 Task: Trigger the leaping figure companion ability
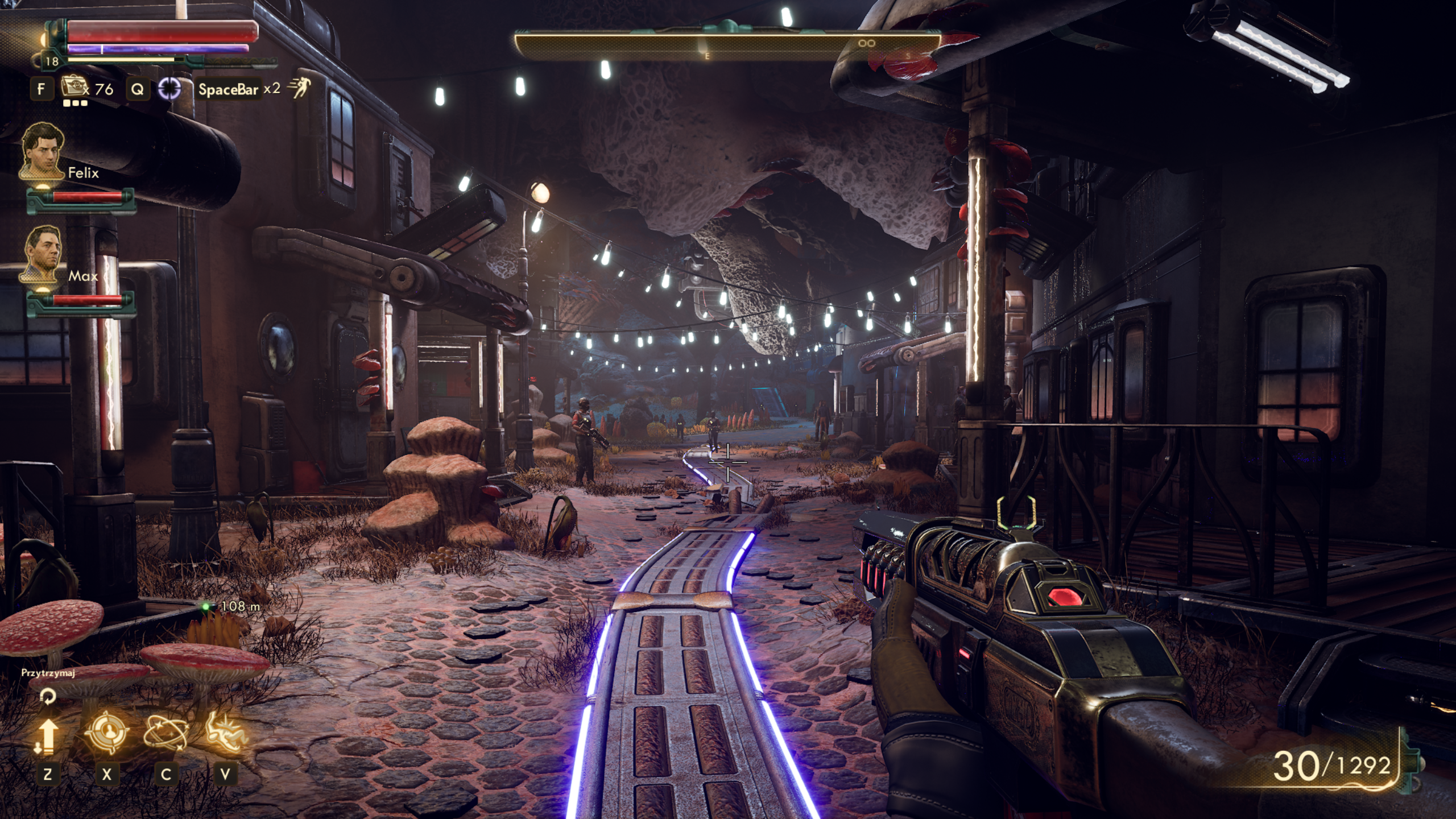point(226,733)
